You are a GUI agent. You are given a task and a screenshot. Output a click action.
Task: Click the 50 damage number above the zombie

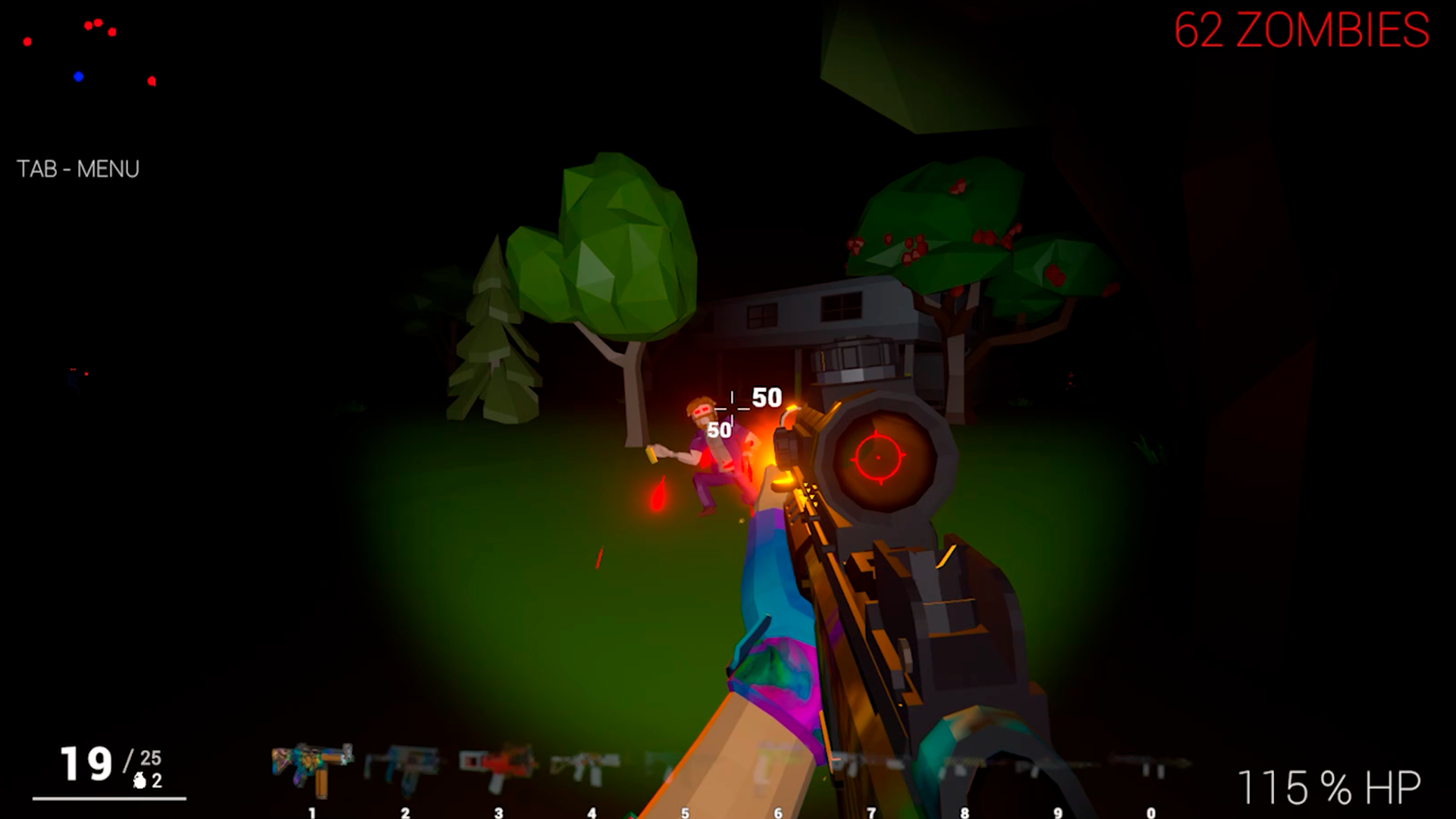click(766, 395)
